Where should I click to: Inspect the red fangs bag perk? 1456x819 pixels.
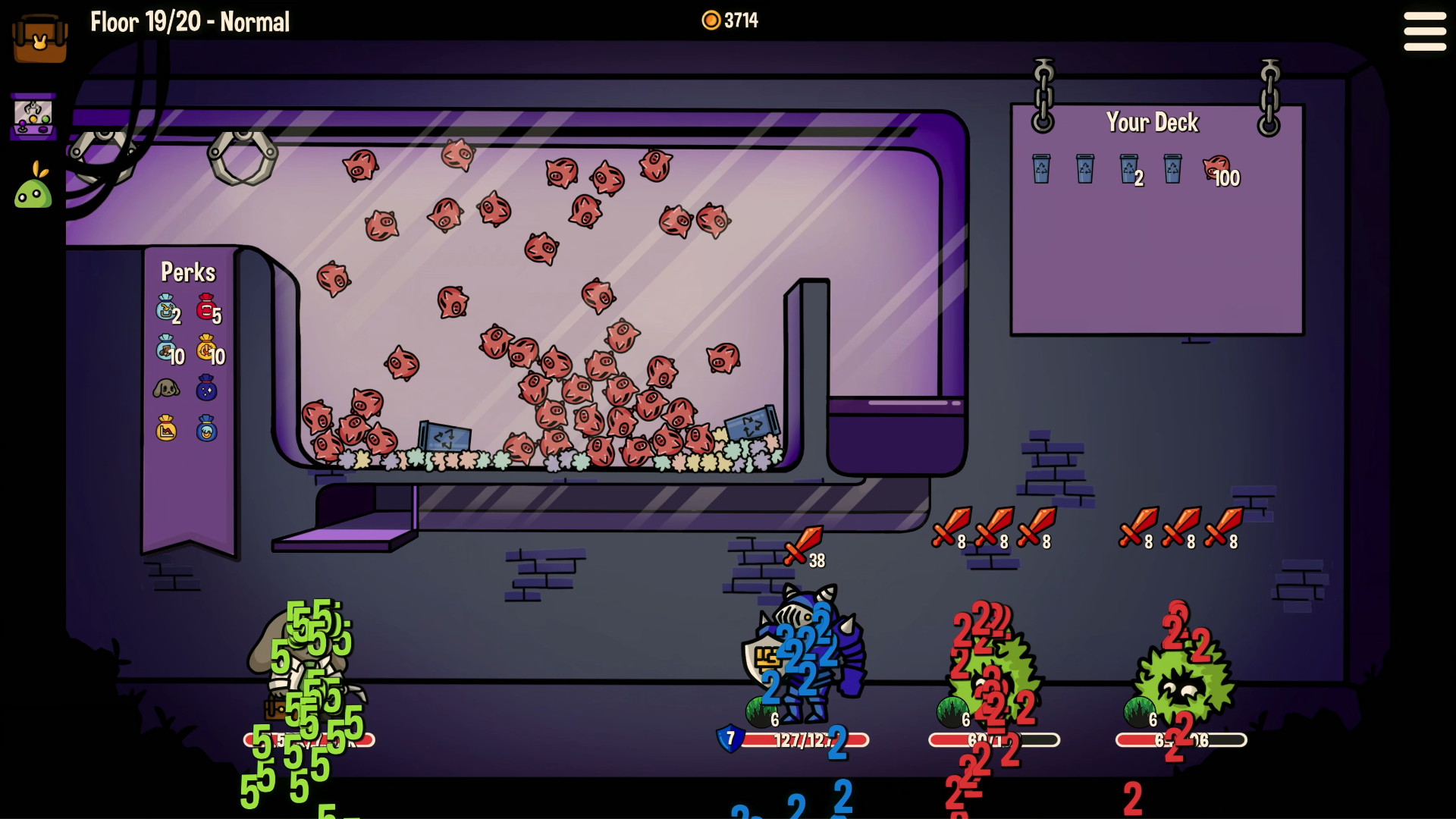click(x=207, y=308)
